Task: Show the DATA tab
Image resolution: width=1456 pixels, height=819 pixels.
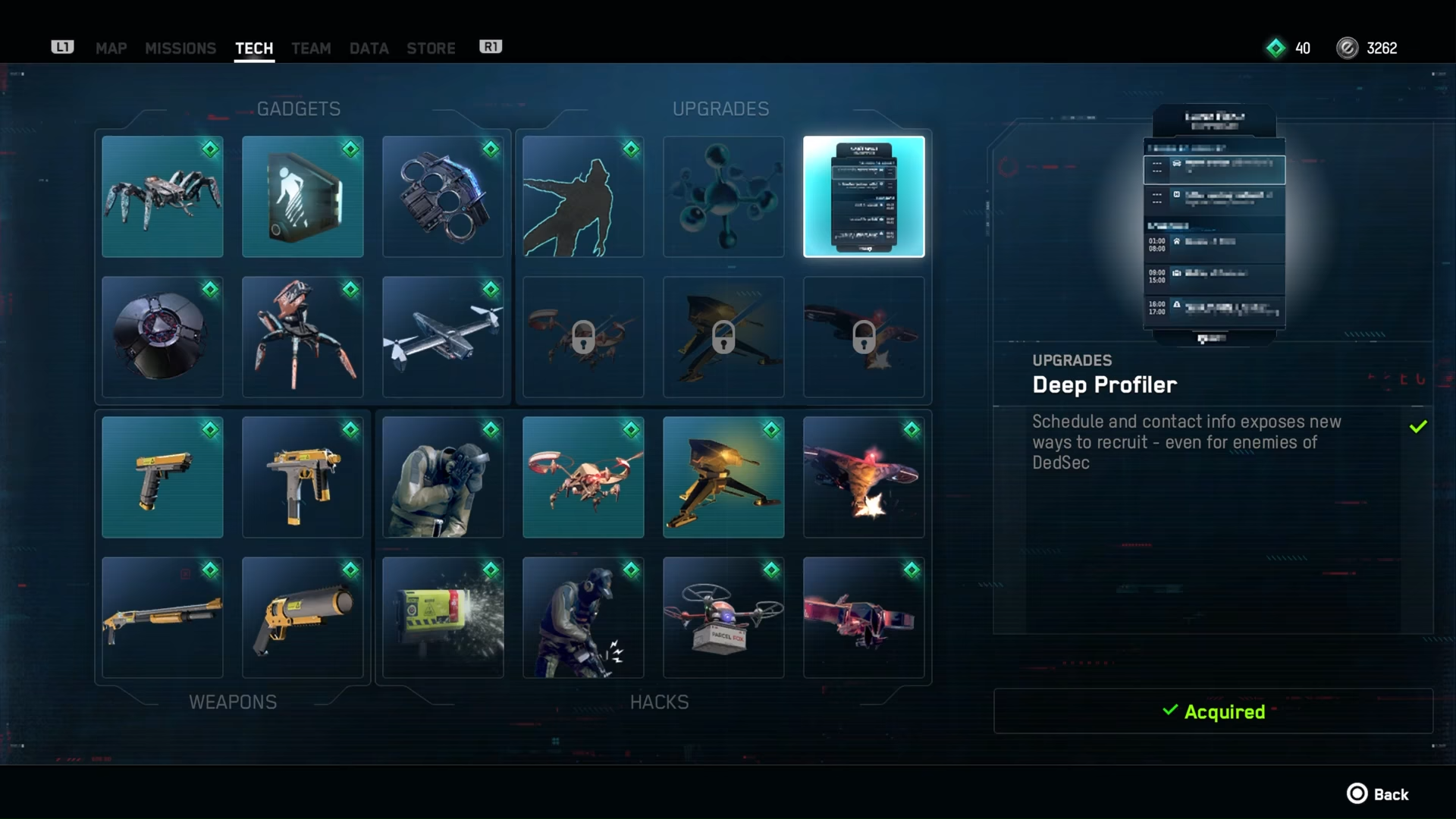Action: click(x=369, y=49)
